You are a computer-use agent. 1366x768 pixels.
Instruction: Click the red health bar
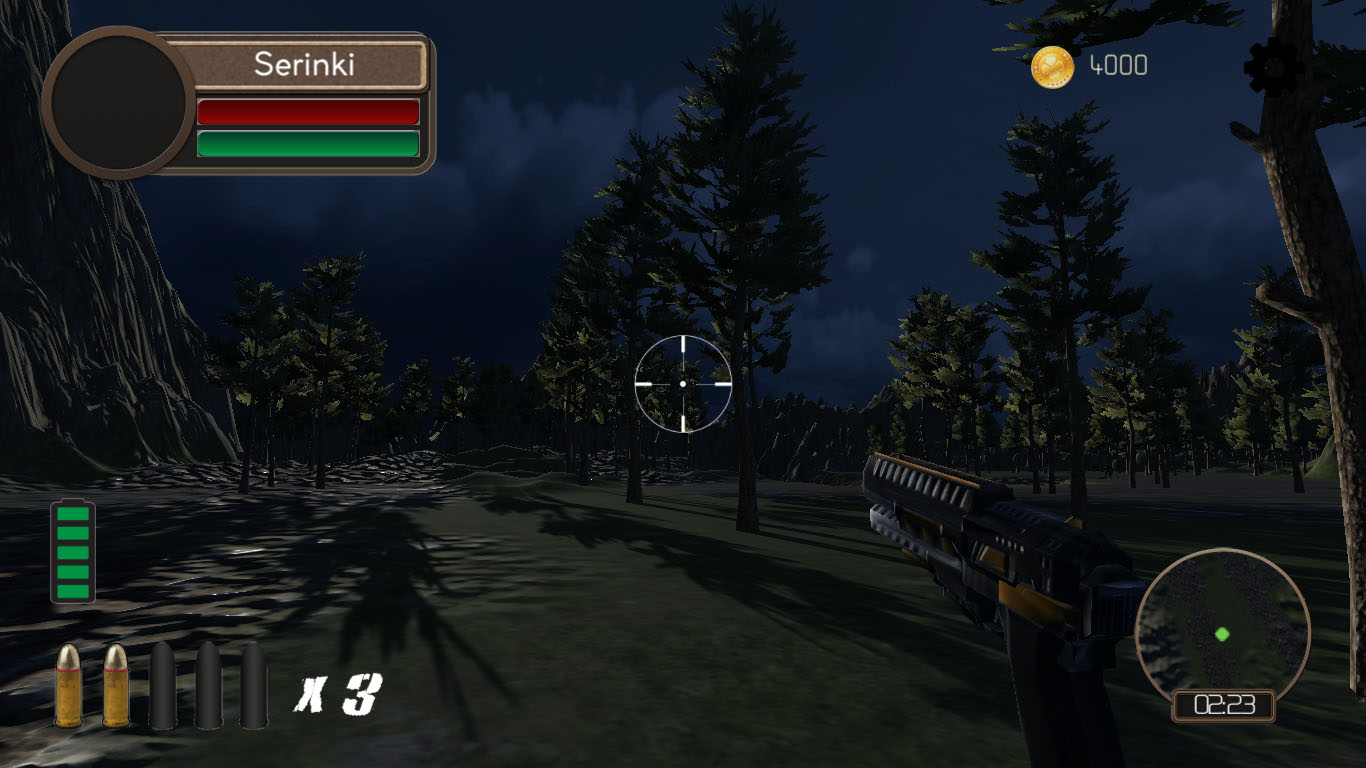click(308, 110)
